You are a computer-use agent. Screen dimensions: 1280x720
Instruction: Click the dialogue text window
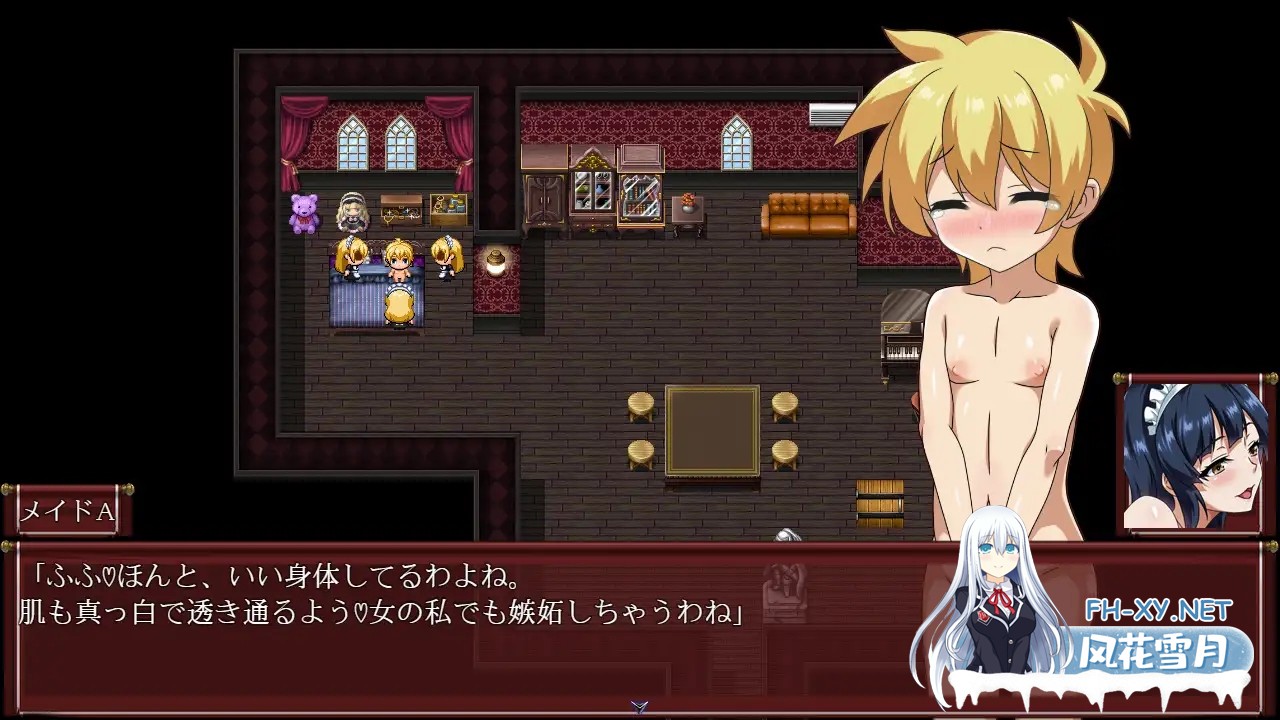point(400,610)
